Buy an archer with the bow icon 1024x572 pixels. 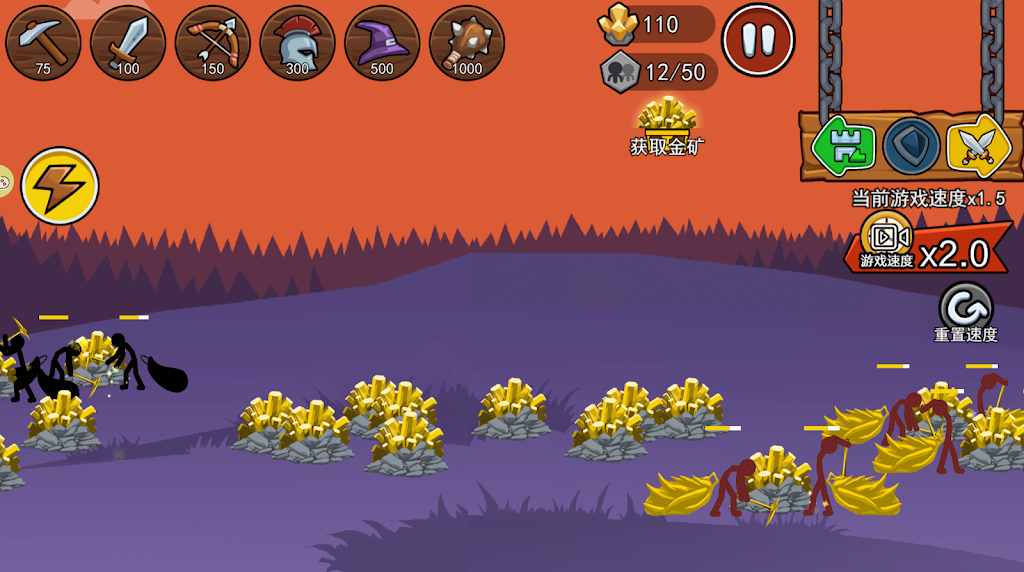pyautogui.click(x=213, y=43)
